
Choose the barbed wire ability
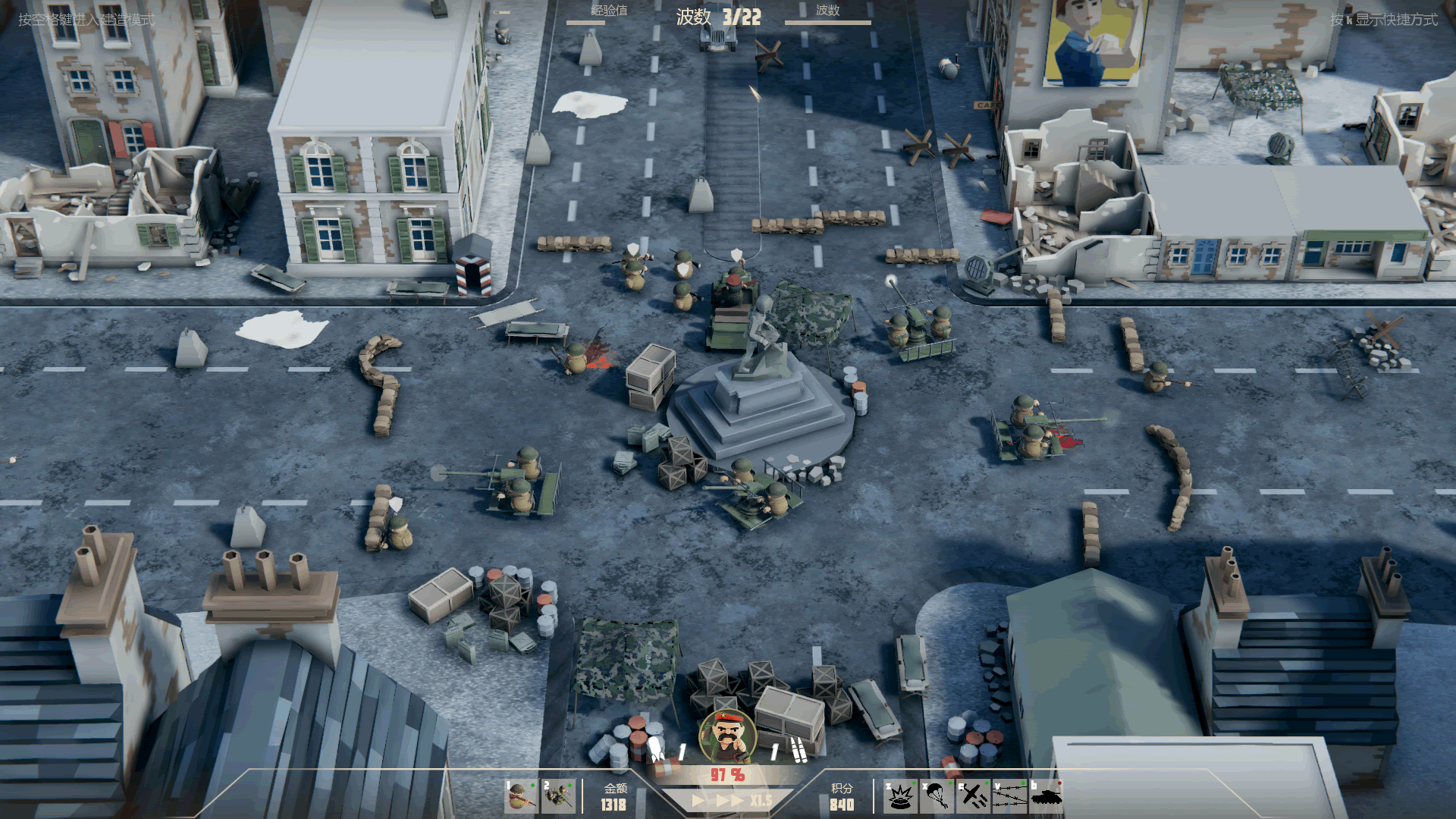1009,796
